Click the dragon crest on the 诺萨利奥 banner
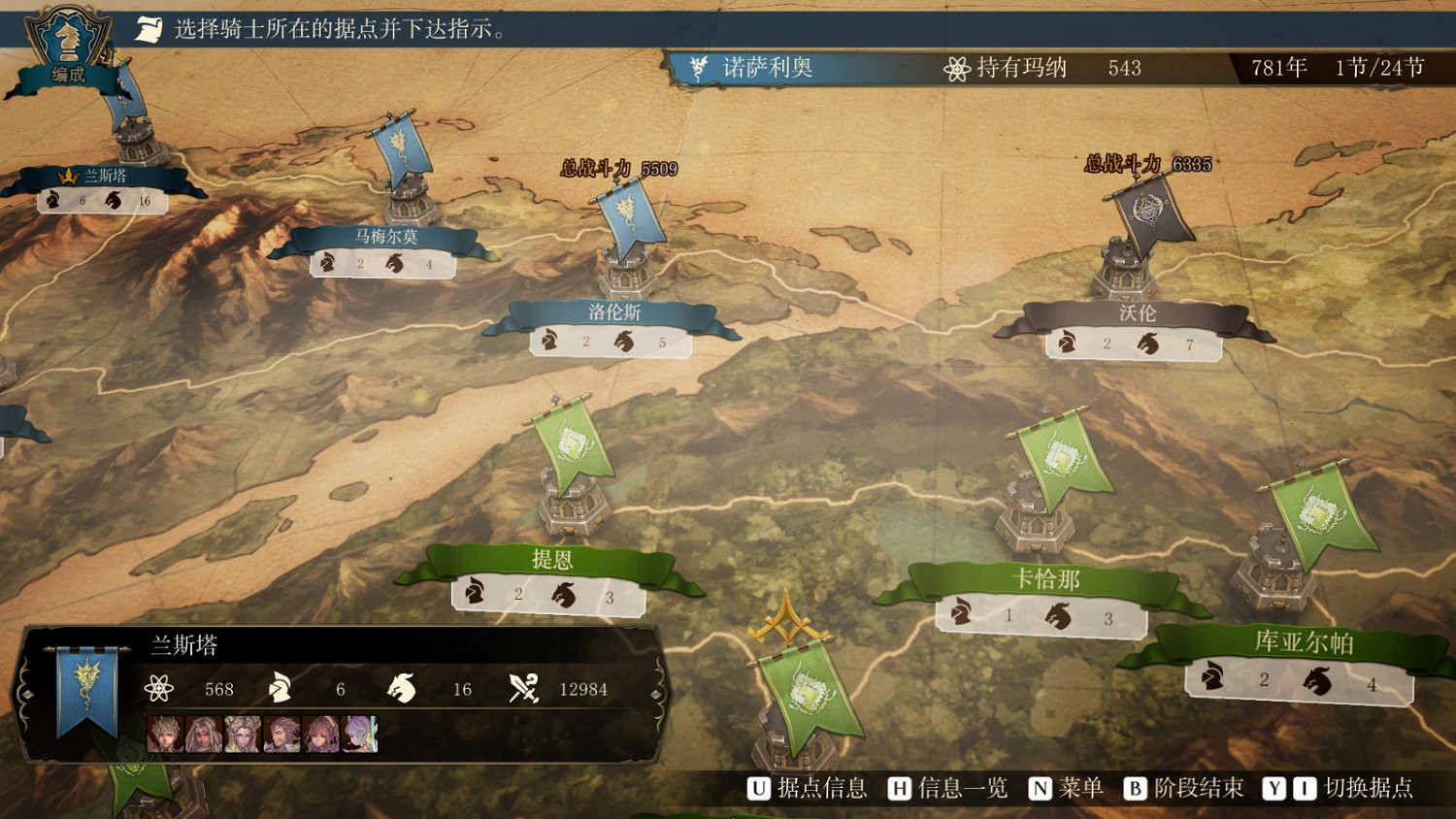1456x819 pixels. pos(697,67)
